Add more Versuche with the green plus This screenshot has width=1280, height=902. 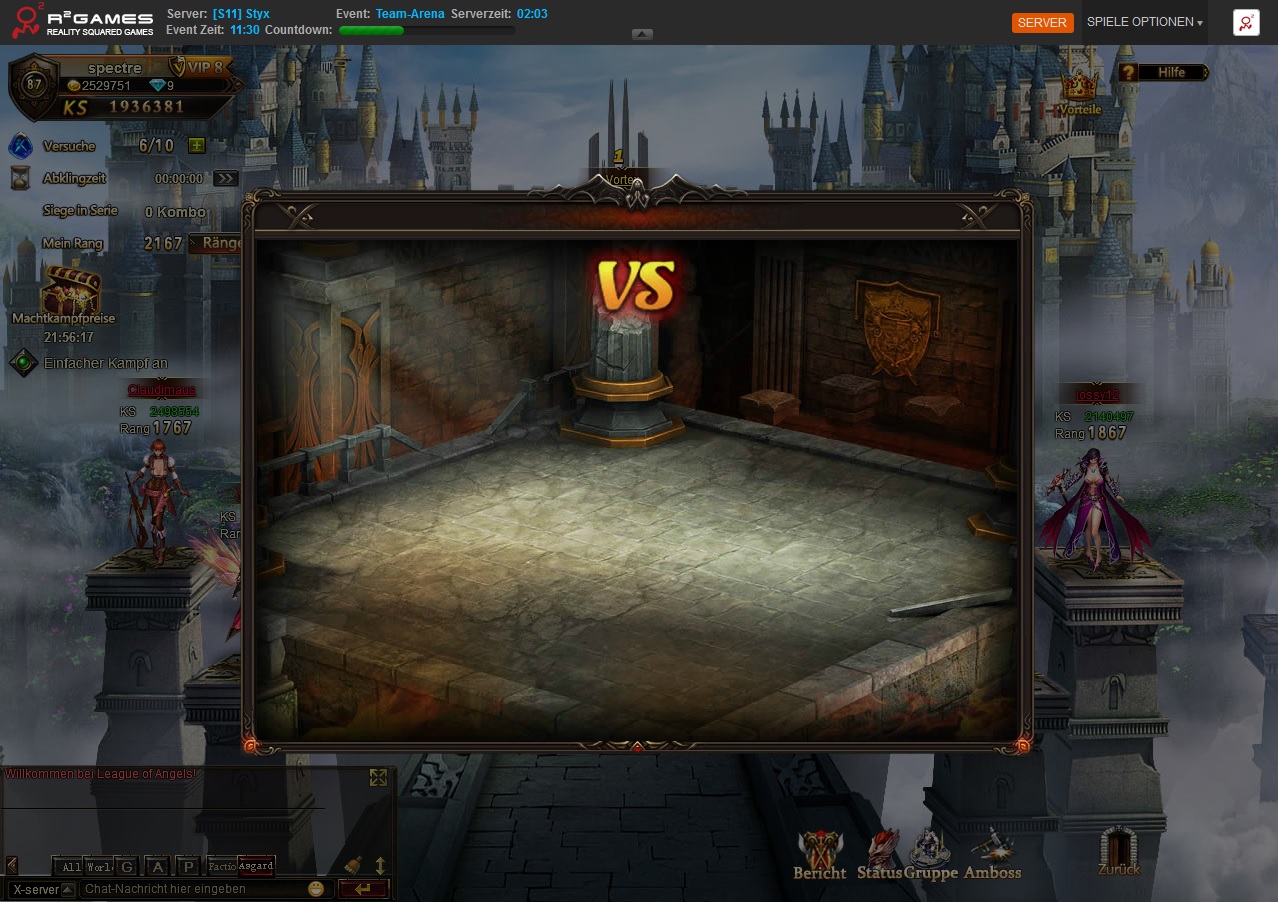[x=197, y=146]
